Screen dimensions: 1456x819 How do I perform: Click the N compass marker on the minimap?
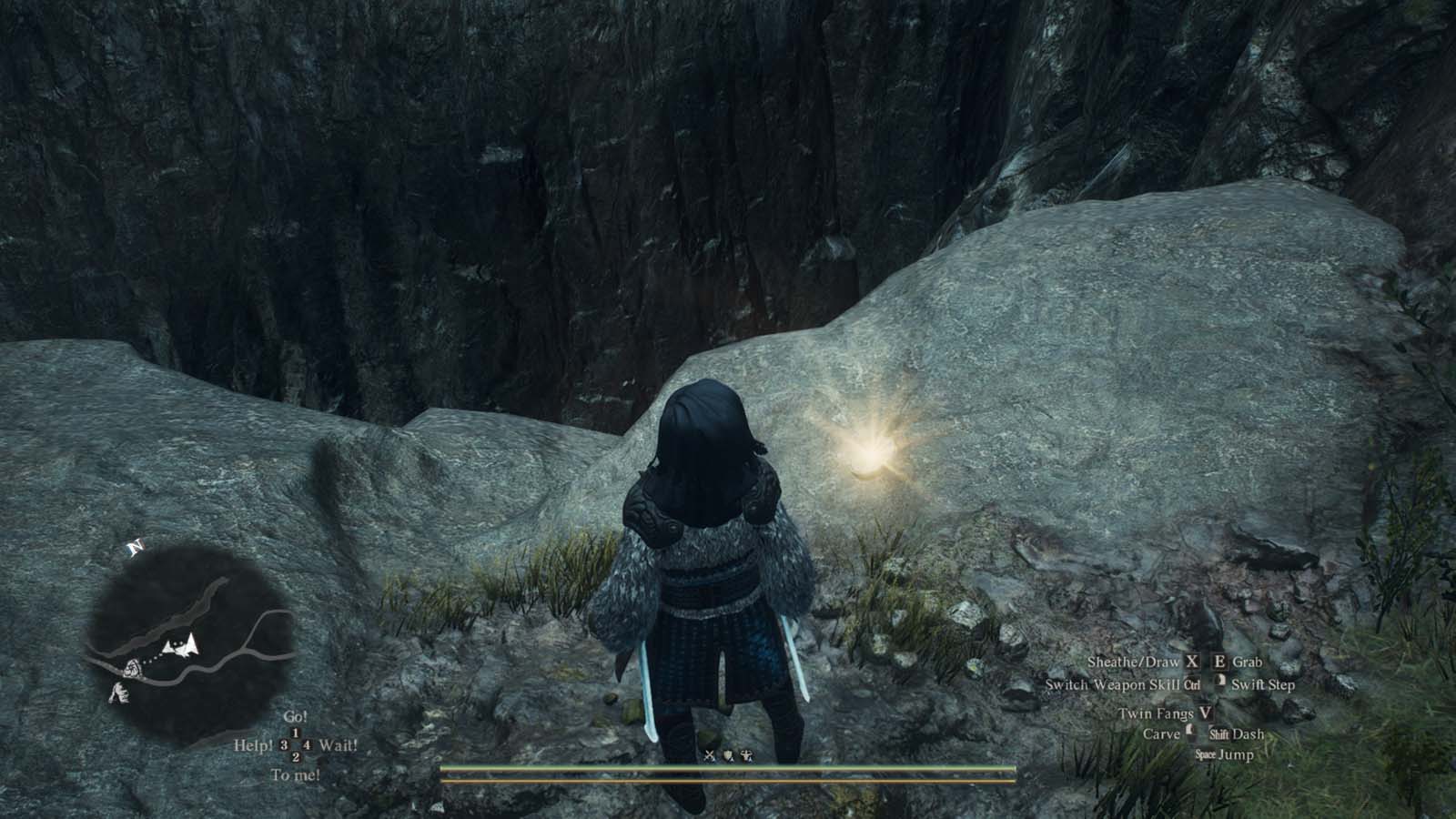(135, 547)
